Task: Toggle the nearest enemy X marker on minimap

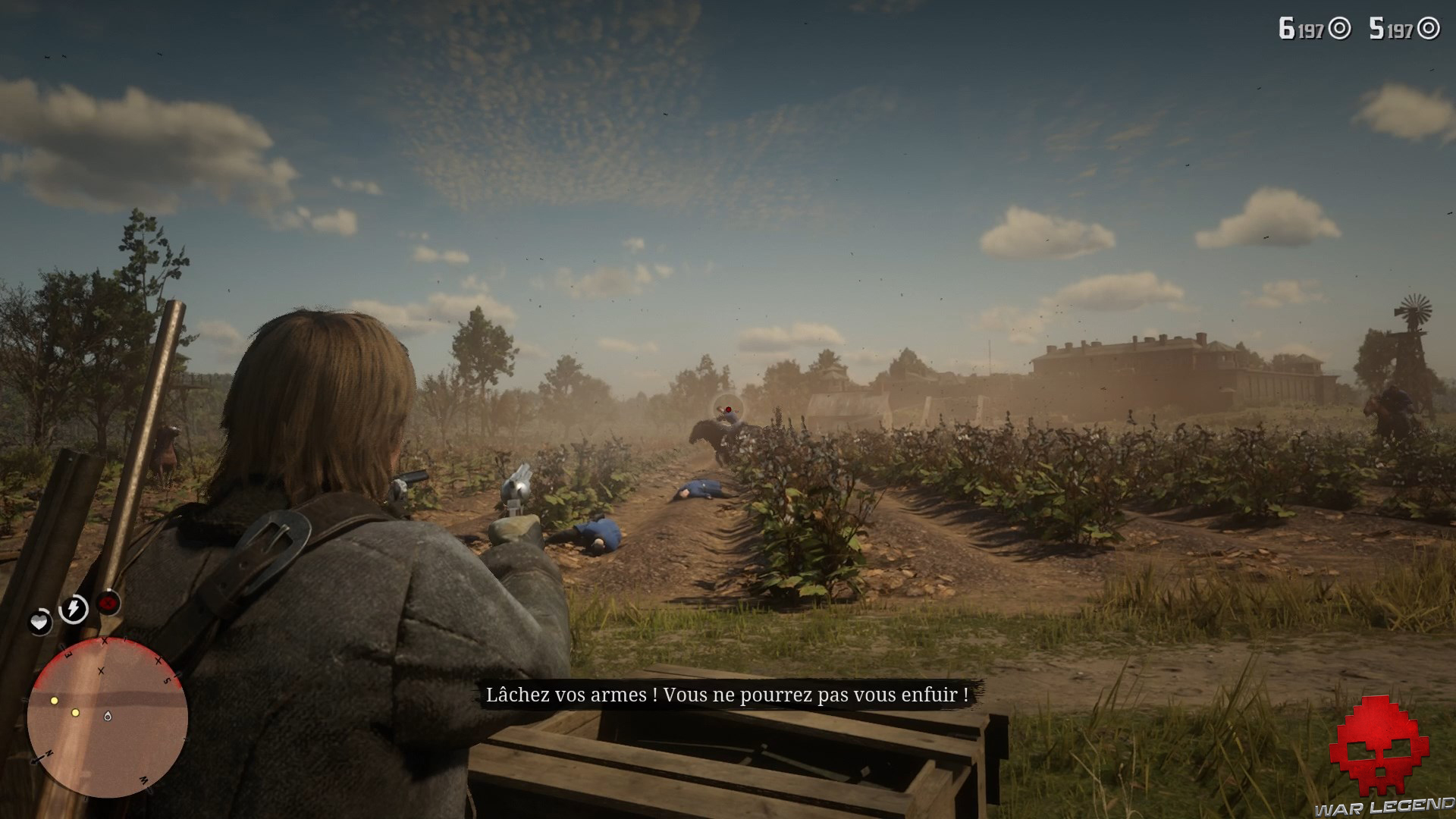Action: 102,672
